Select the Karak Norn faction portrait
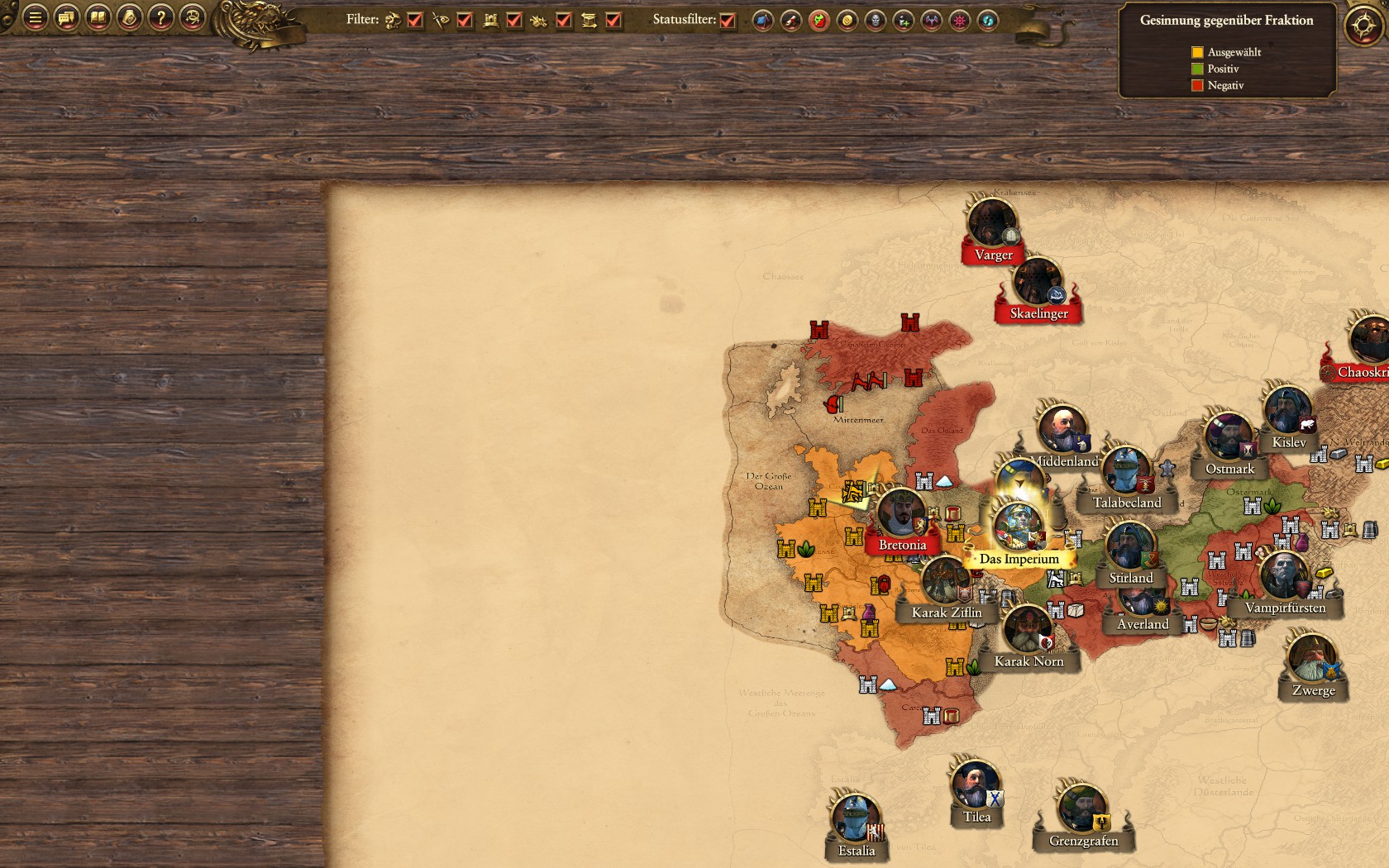Viewport: 1389px width, 868px height. click(1028, 630)
